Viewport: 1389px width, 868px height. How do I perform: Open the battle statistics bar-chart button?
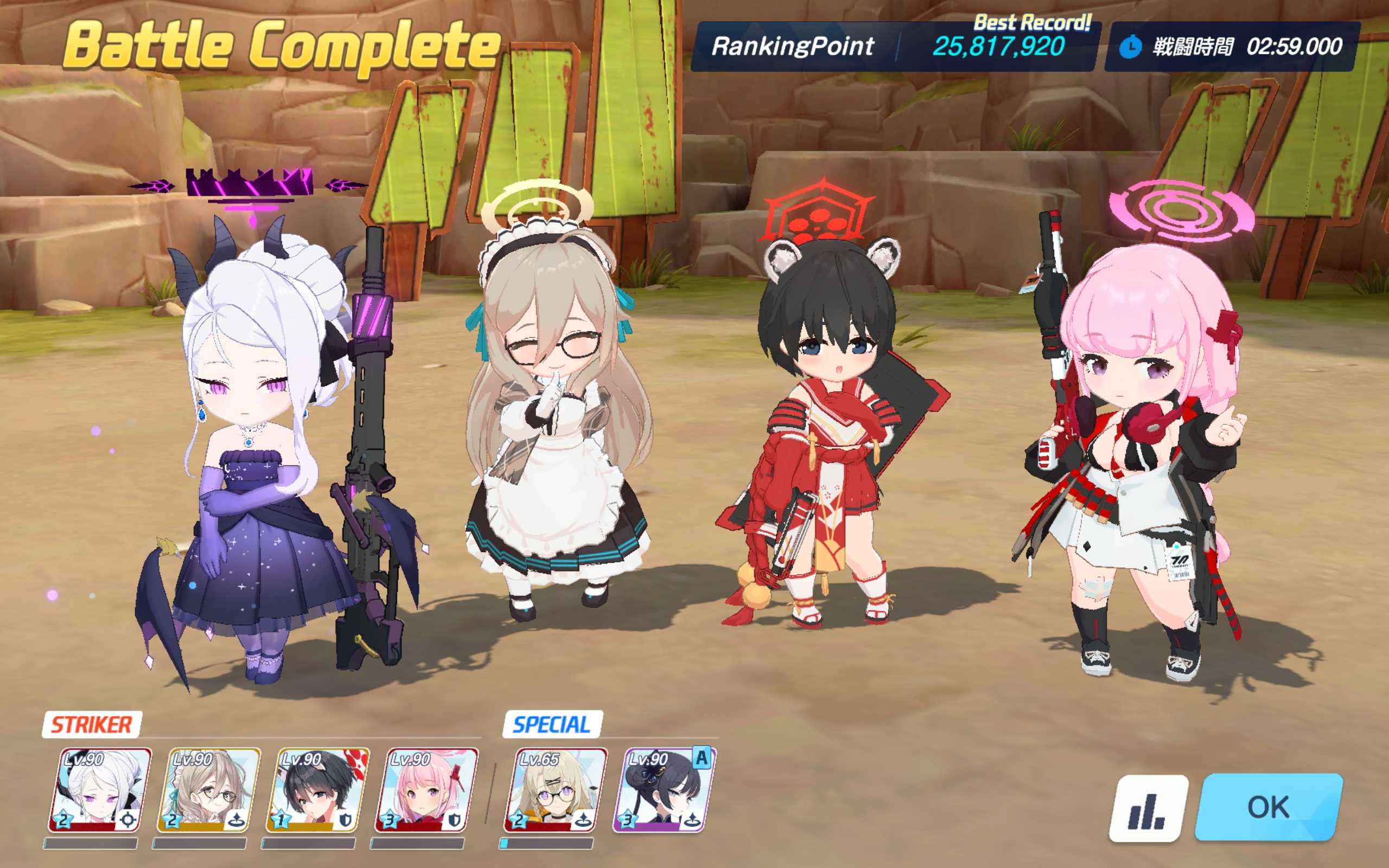(1148, 808)
